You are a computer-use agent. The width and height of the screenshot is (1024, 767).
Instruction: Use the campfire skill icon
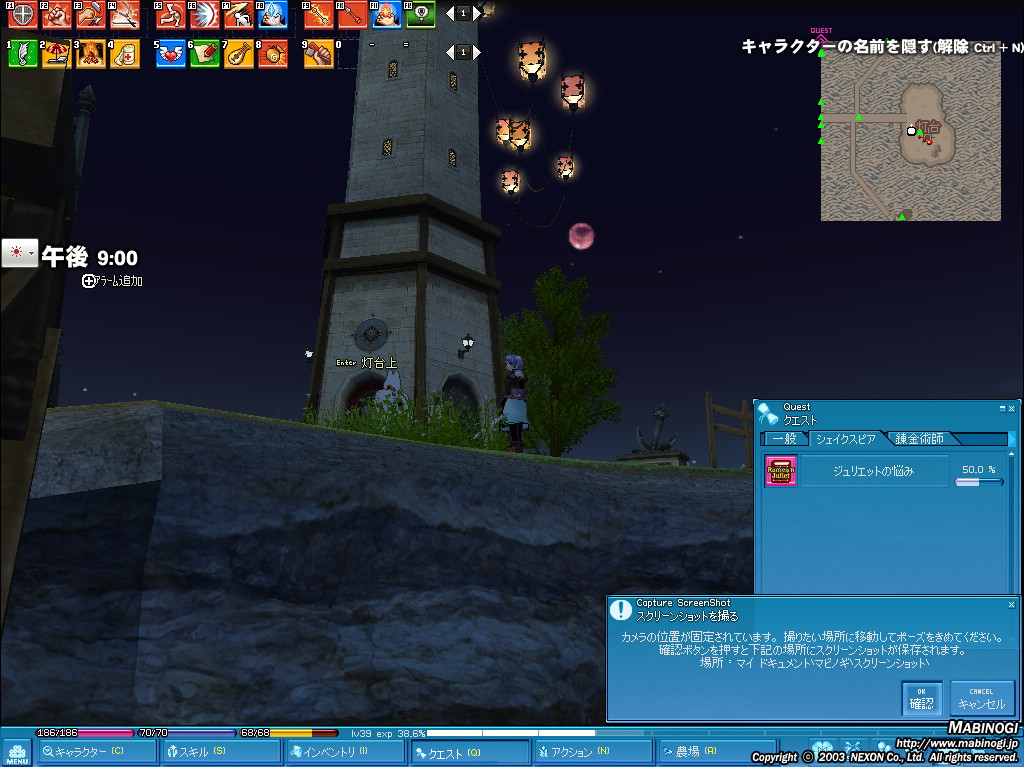pos(90,54)
